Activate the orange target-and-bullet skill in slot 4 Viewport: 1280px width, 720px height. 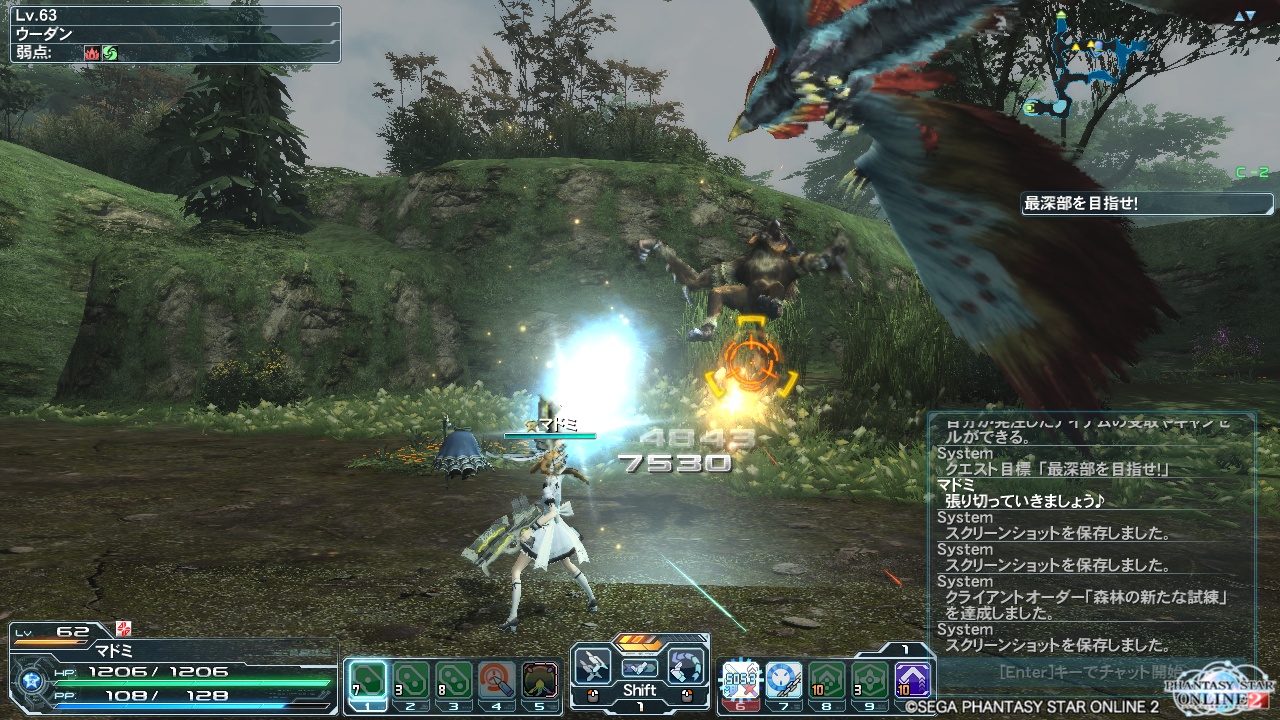(x=497, y=680)
